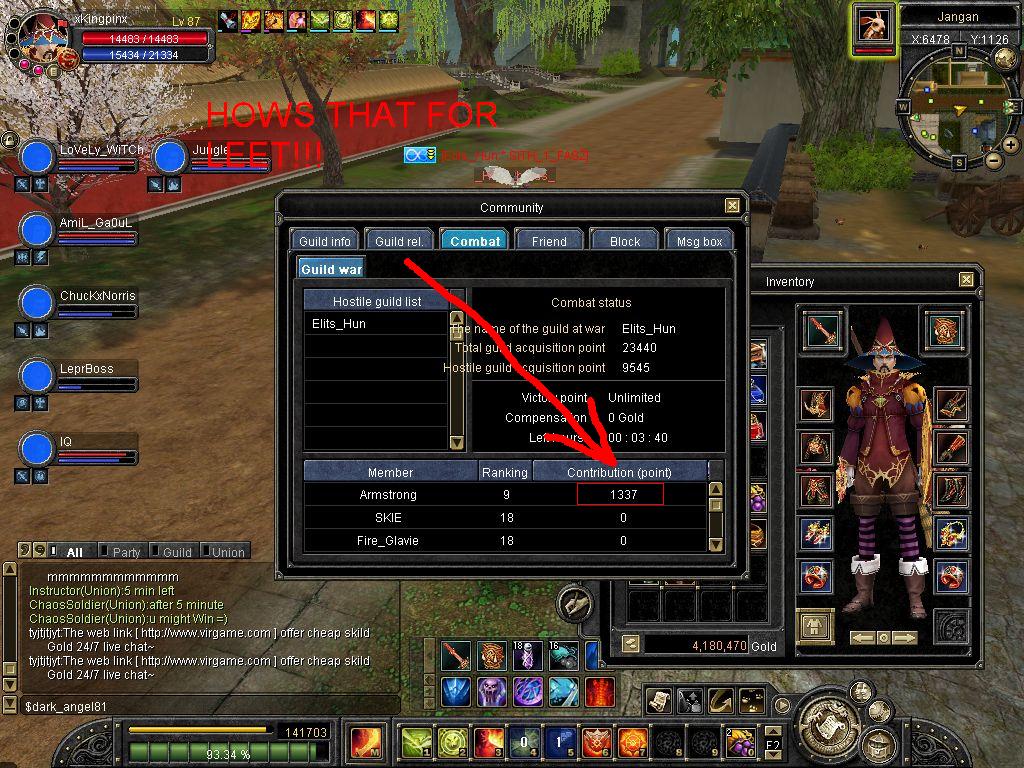Switch to the Guild info tab
The width and height of the screenshot is (1024, 768).
coord(325,241)
